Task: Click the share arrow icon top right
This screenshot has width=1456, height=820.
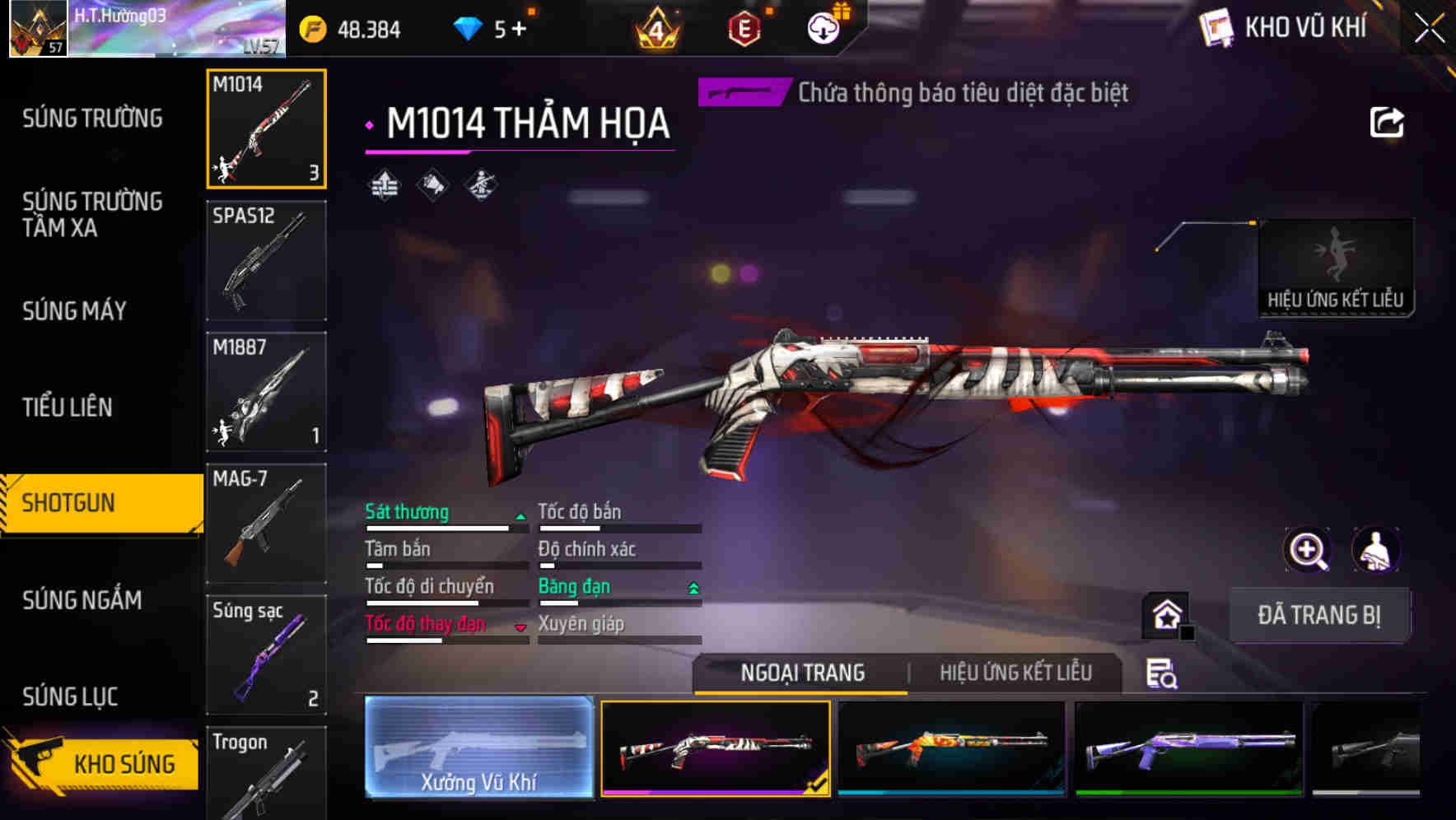Action: (x=1388, y=122)
